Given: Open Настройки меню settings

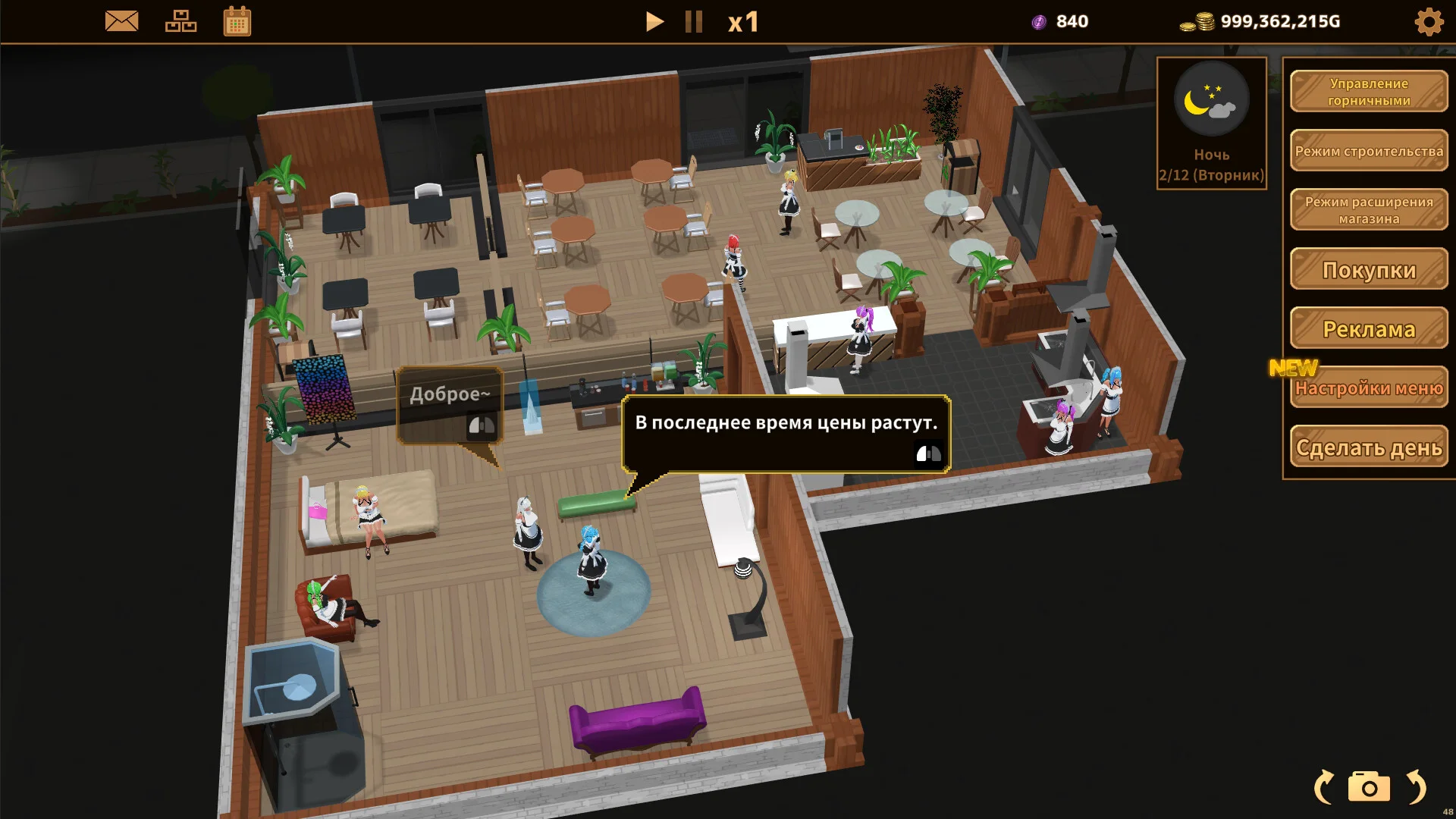Looking at the screenshot, I should tap(1369, 388).
